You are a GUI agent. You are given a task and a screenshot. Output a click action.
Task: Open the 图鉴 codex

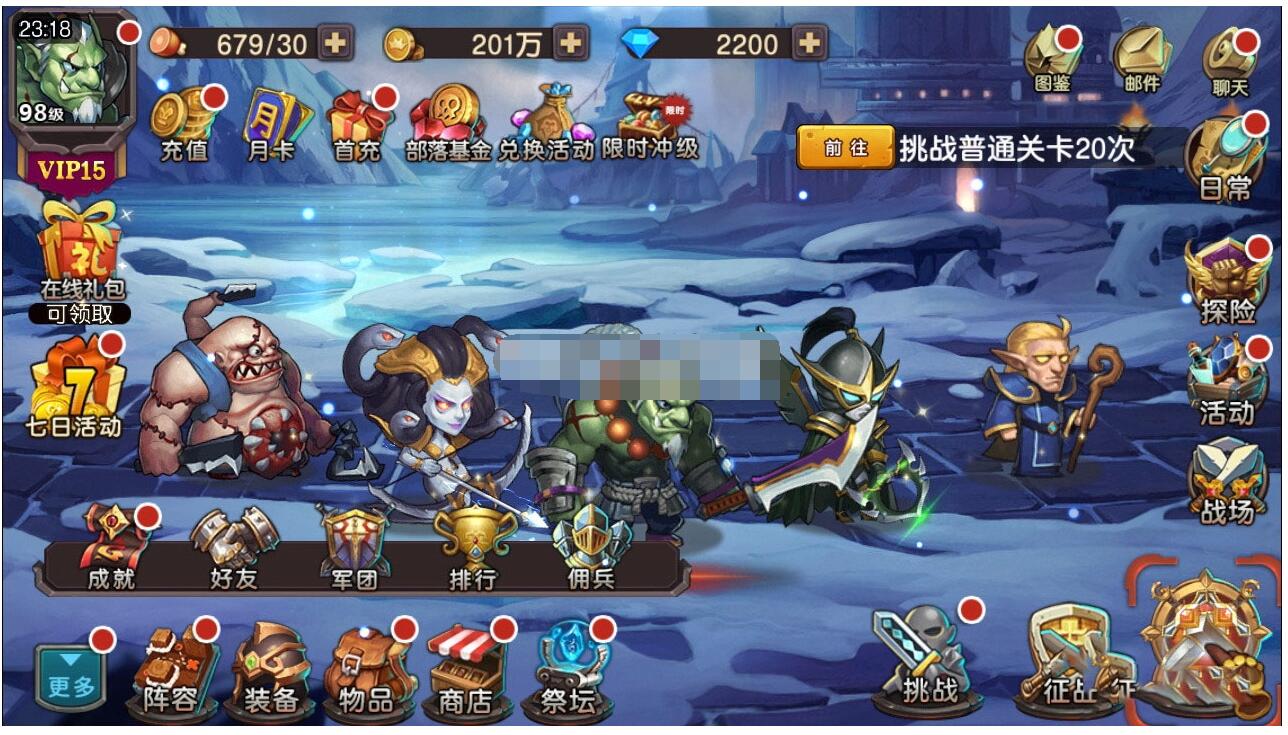tap(1053, 59)
